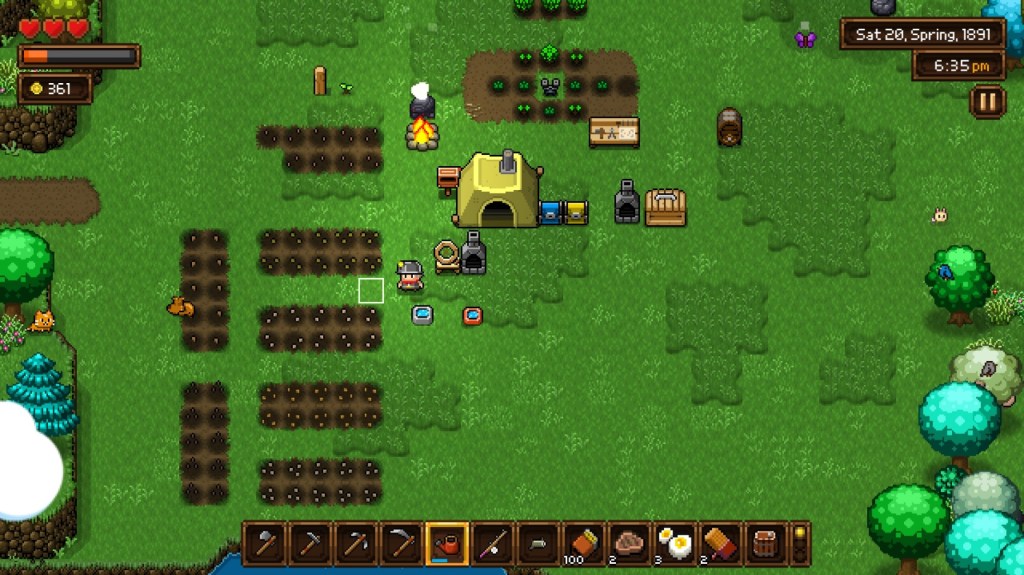
Task: Select the fried eggs slot
Action: [x=676, y=543]
